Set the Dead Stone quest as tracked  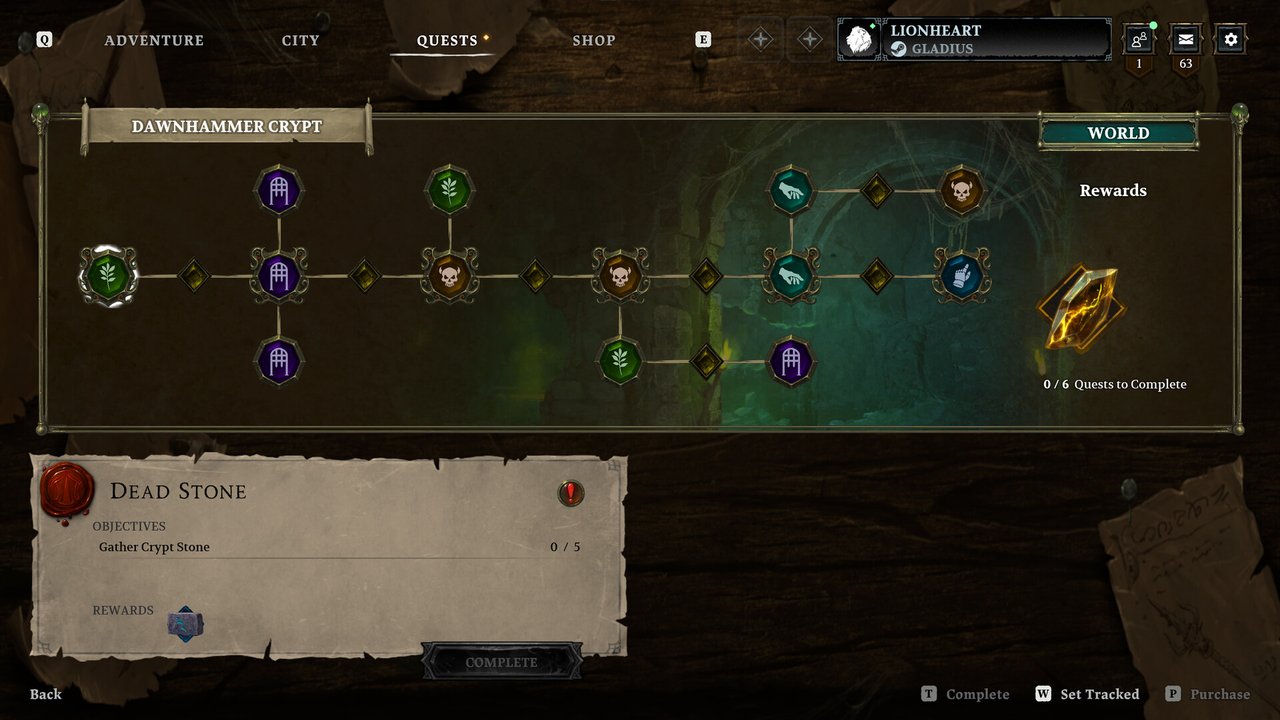[1089, 694]
